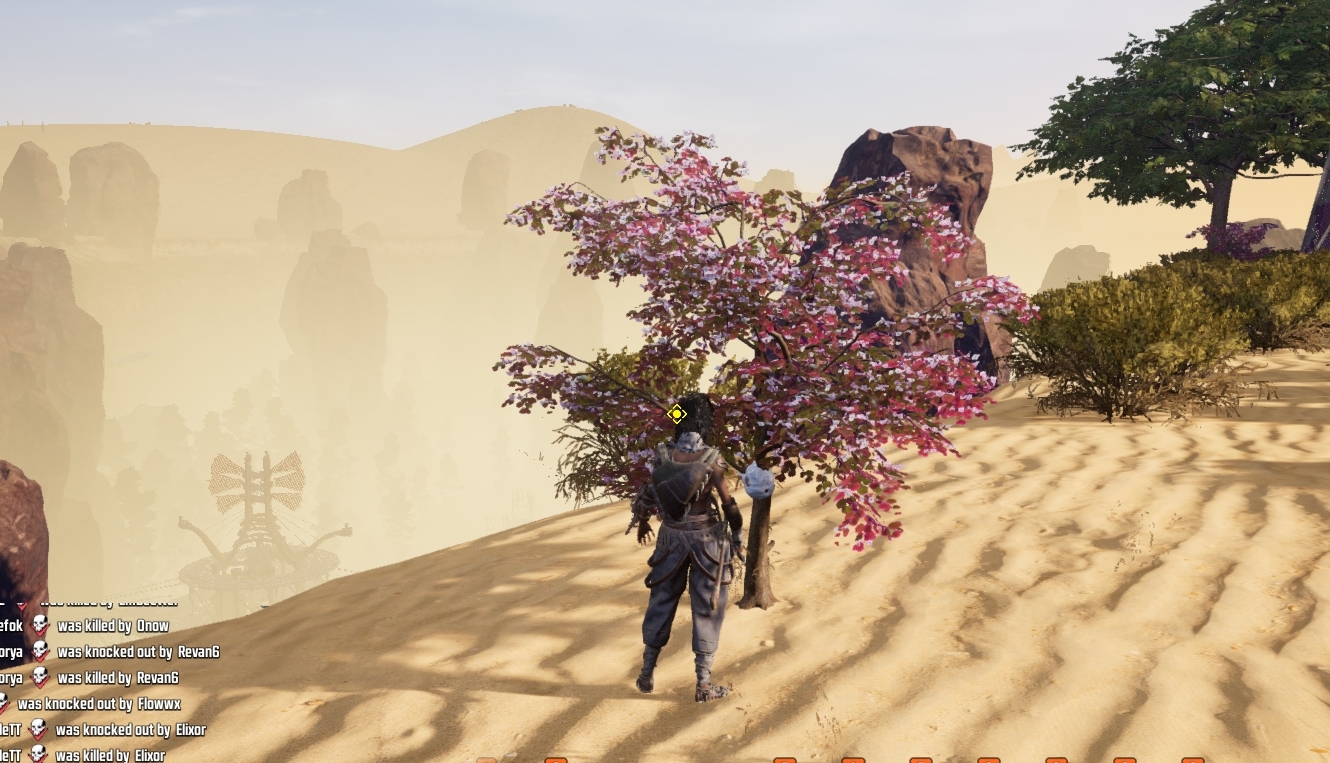Click the skull icon beside Onow's kill entry

pos(42,625)
